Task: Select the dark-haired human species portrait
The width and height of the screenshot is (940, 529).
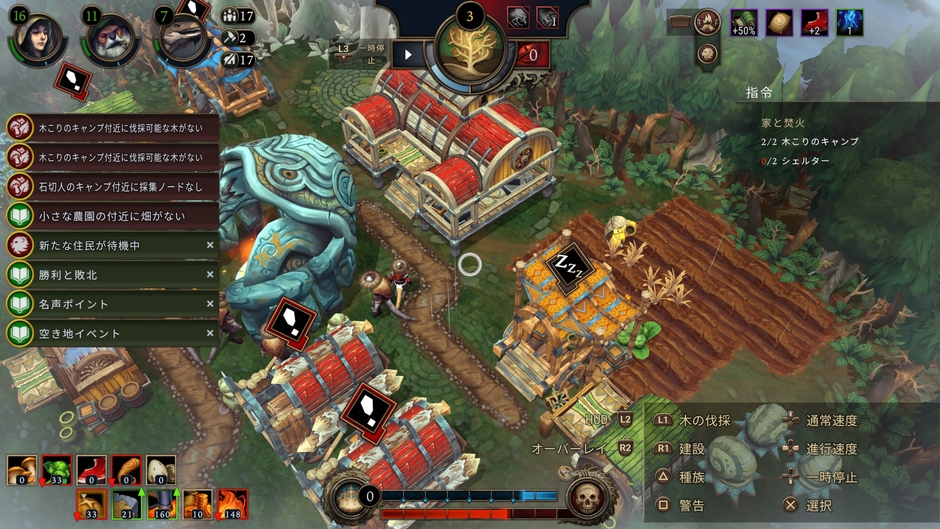Action: tap(37, 38)
